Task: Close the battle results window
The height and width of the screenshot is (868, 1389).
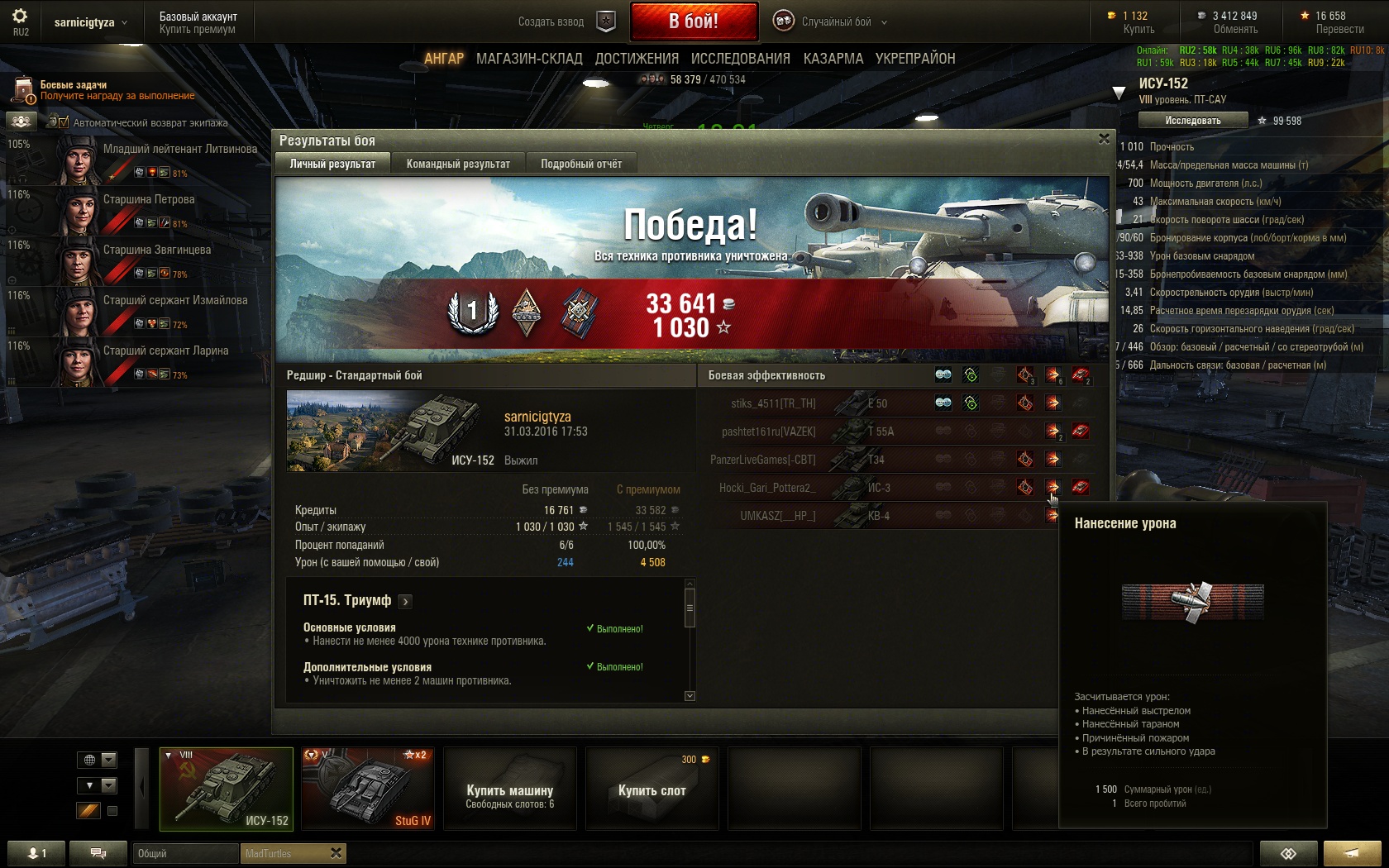Action: [x=1104, y=139]
